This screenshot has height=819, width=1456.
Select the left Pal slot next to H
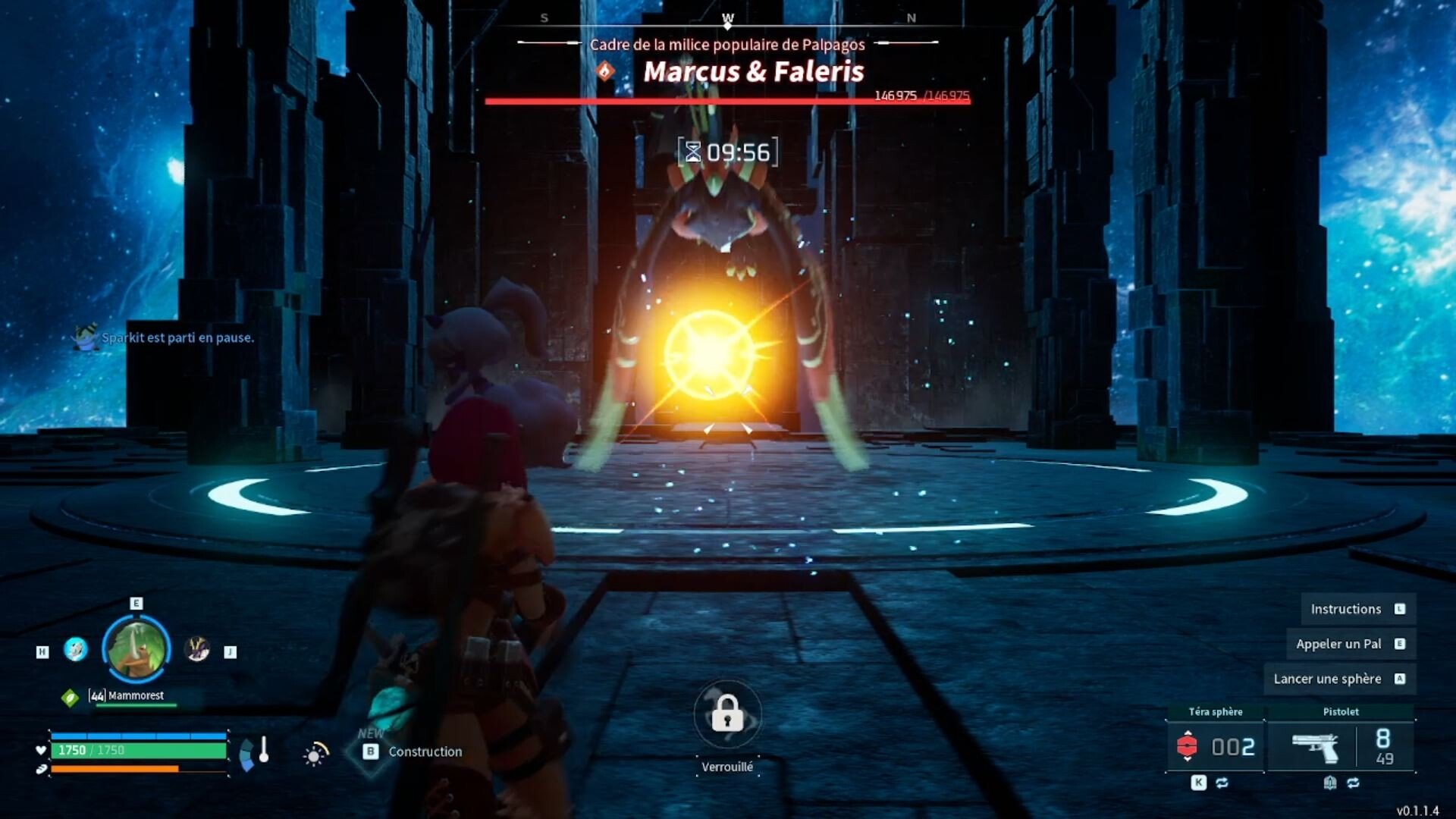74,650
